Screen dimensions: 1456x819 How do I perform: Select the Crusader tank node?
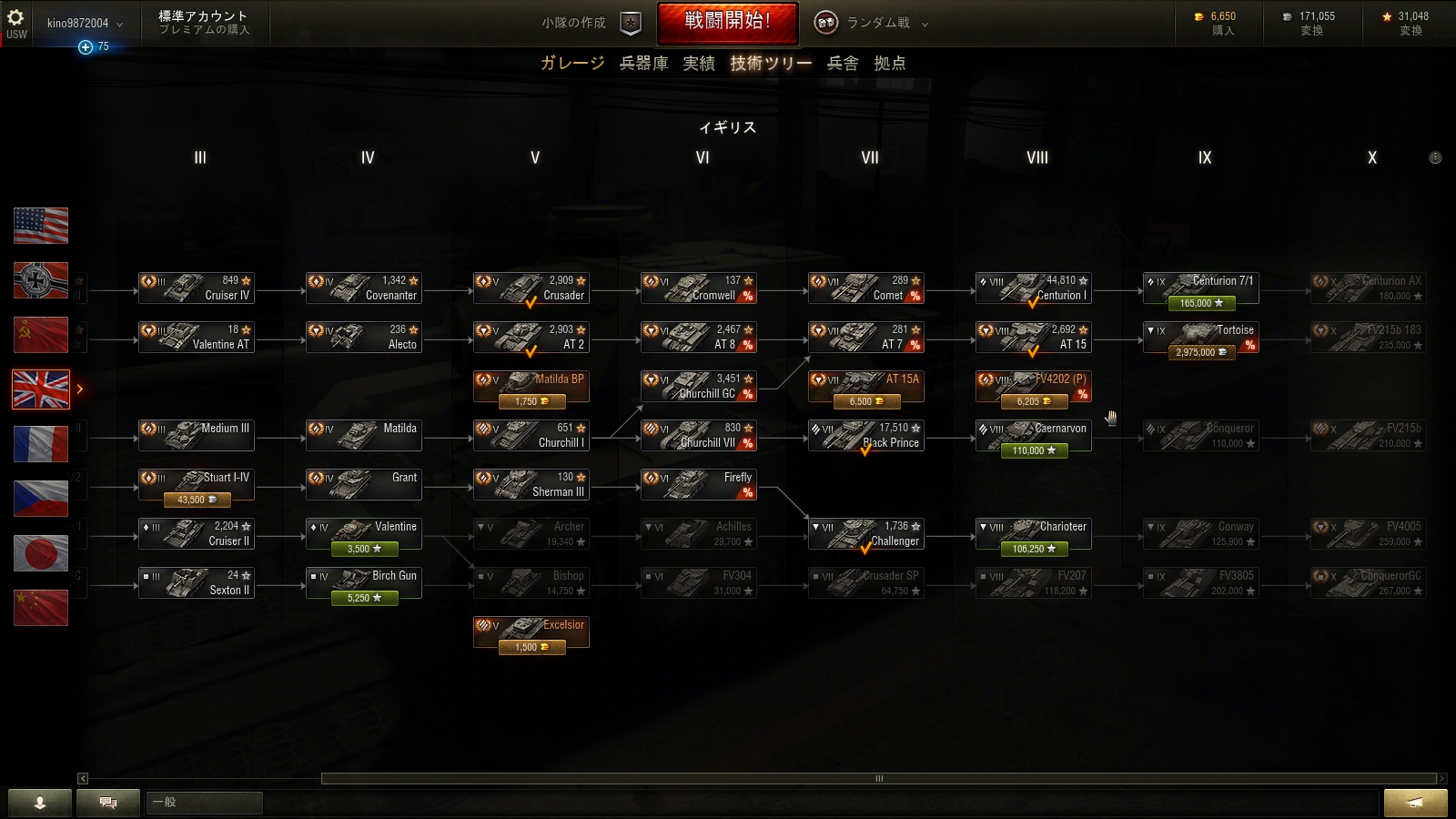(531, 288)
